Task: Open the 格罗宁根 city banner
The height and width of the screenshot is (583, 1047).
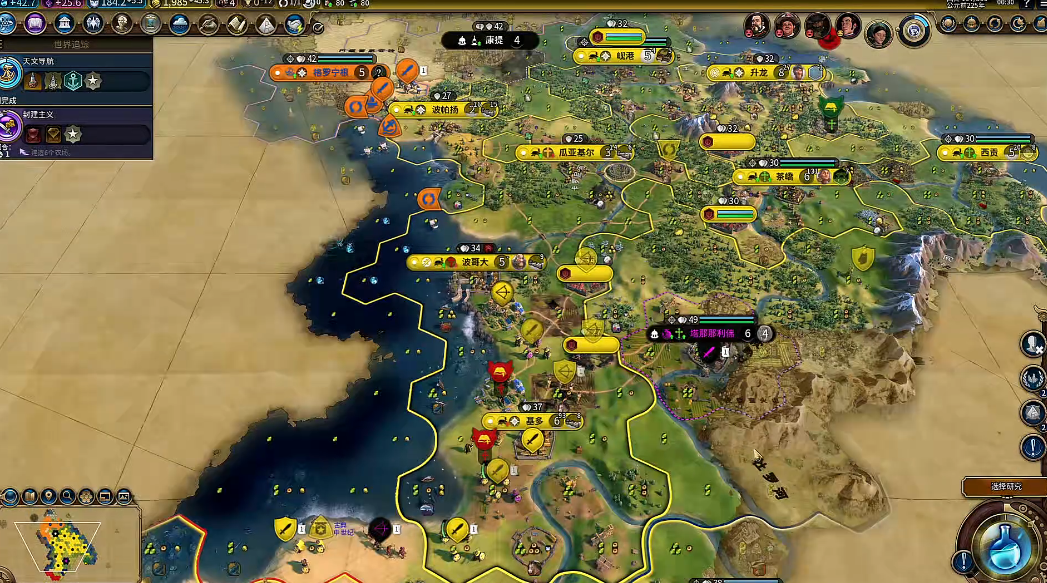Action: pos(325,72)
